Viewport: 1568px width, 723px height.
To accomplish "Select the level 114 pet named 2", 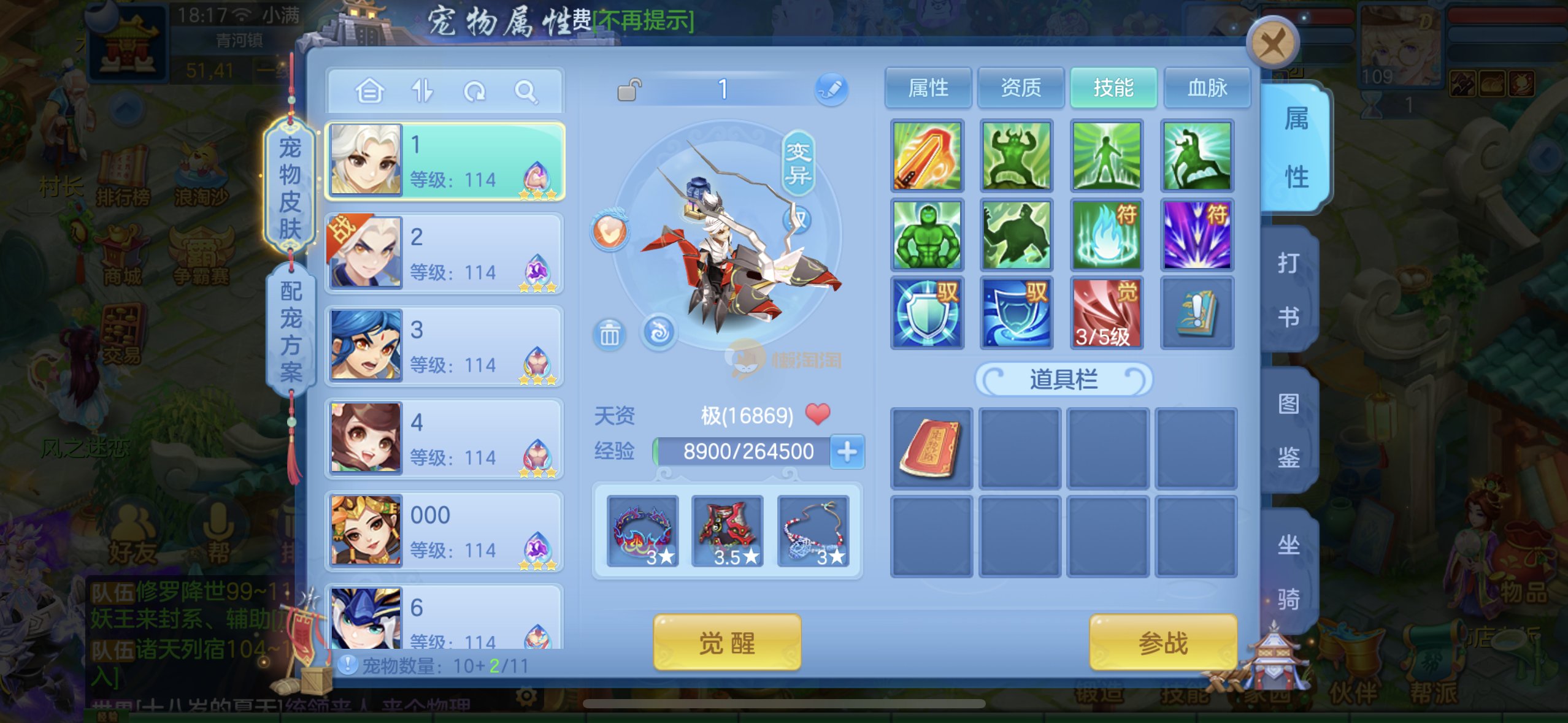I will [x=444, y=253].
